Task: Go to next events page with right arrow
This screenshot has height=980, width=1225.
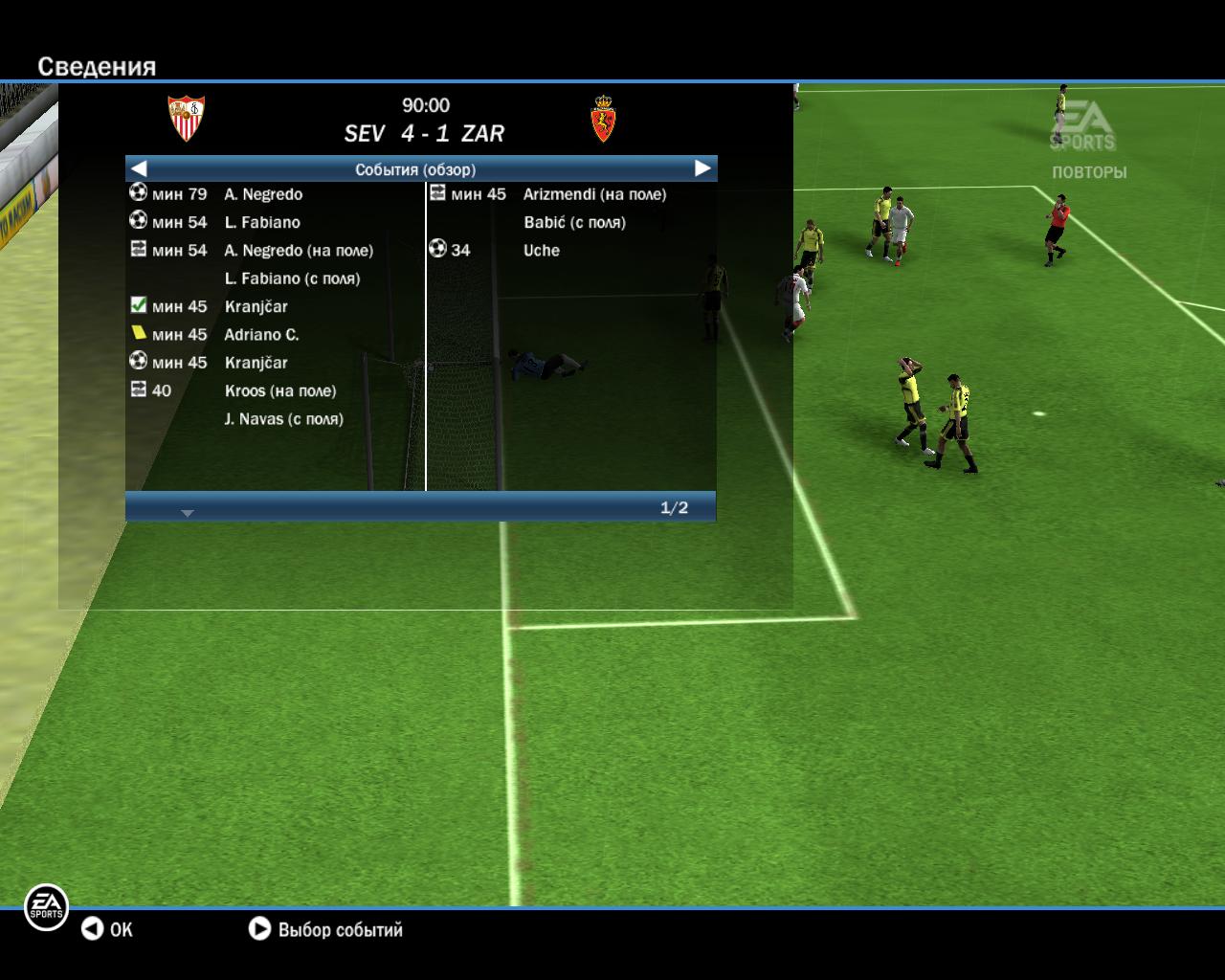Action: pos(702,168)
